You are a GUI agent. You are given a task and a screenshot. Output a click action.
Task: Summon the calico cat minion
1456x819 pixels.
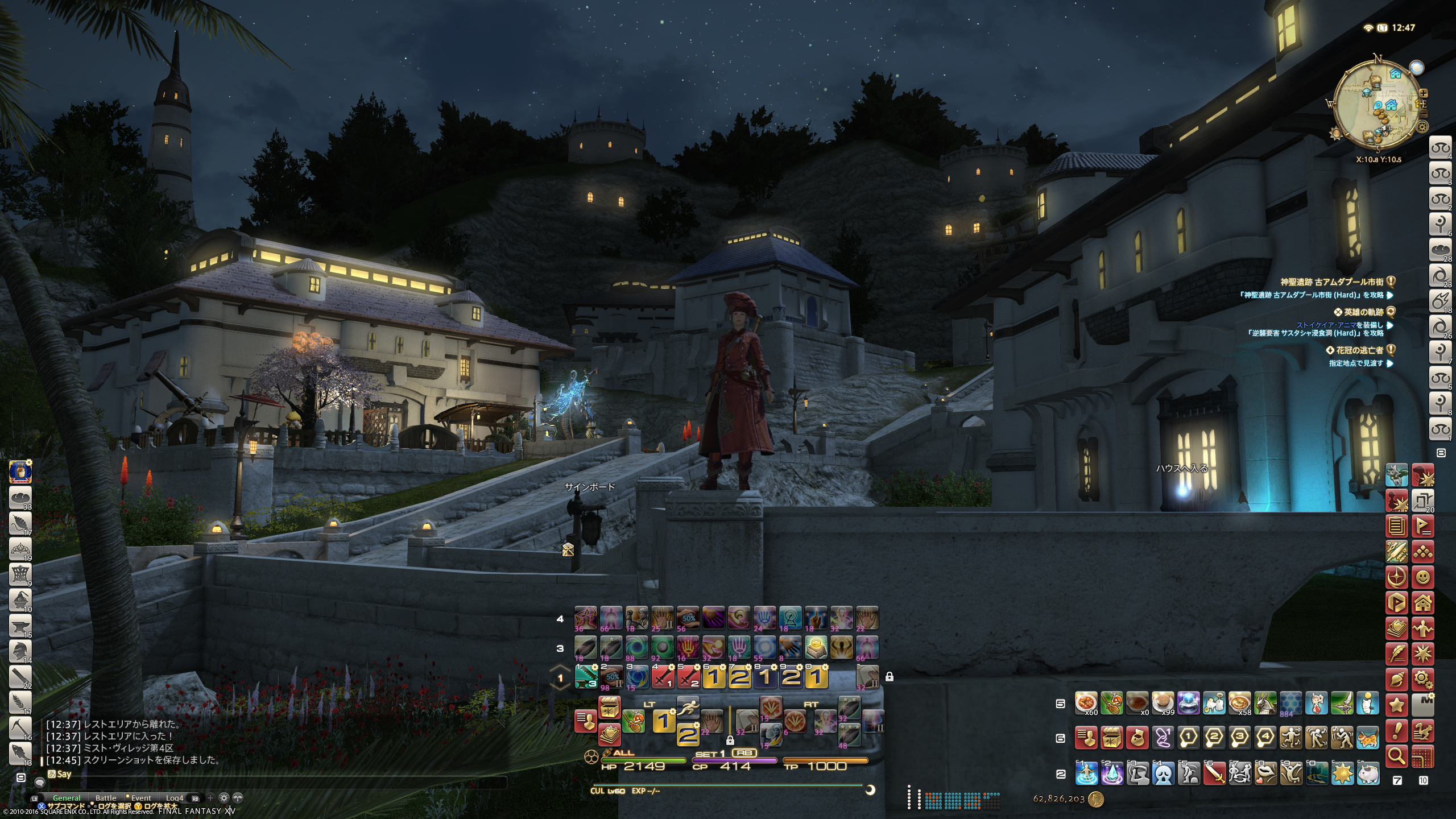pos(1368,738)
